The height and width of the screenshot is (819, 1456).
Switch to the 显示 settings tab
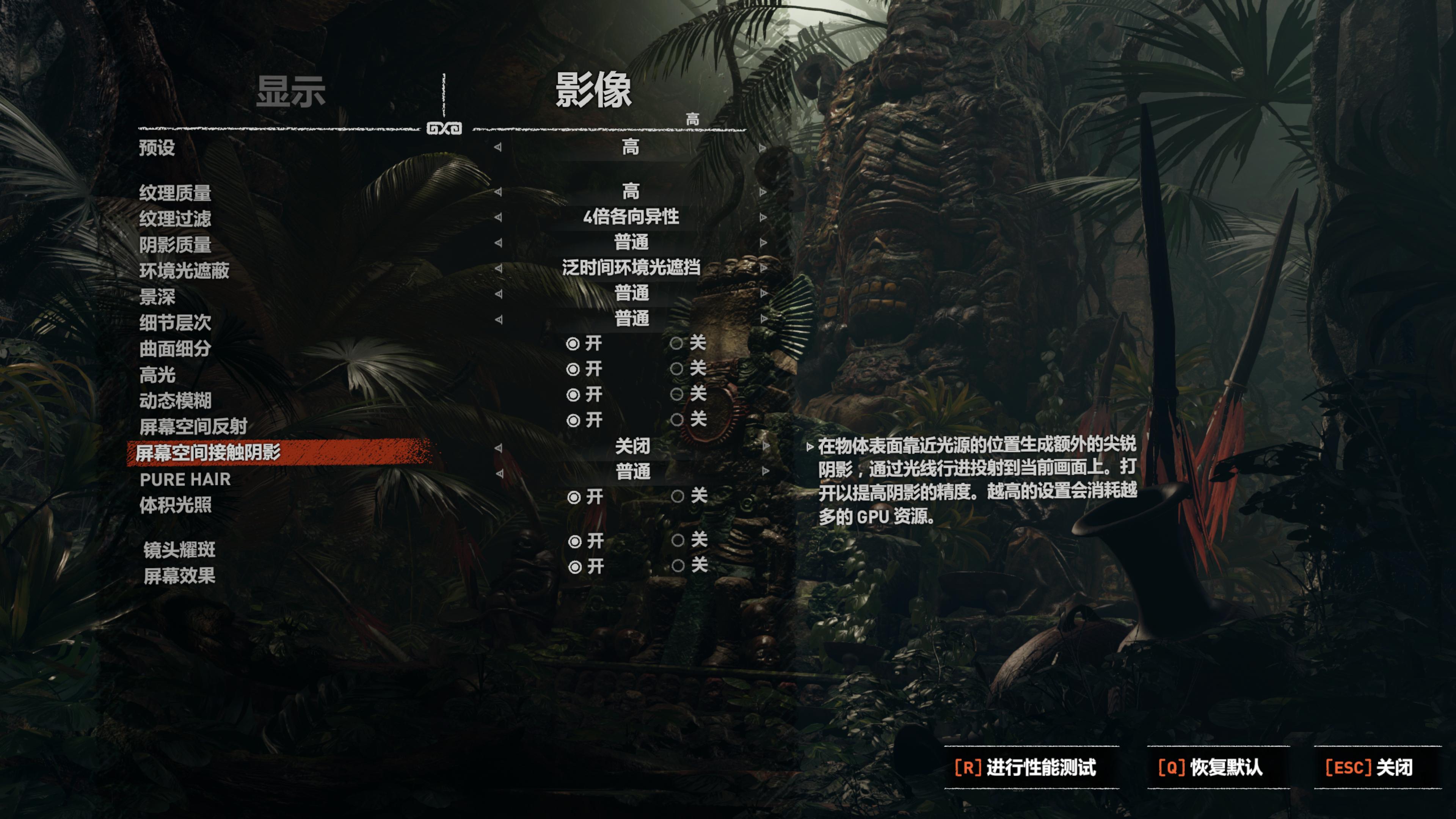291,91
